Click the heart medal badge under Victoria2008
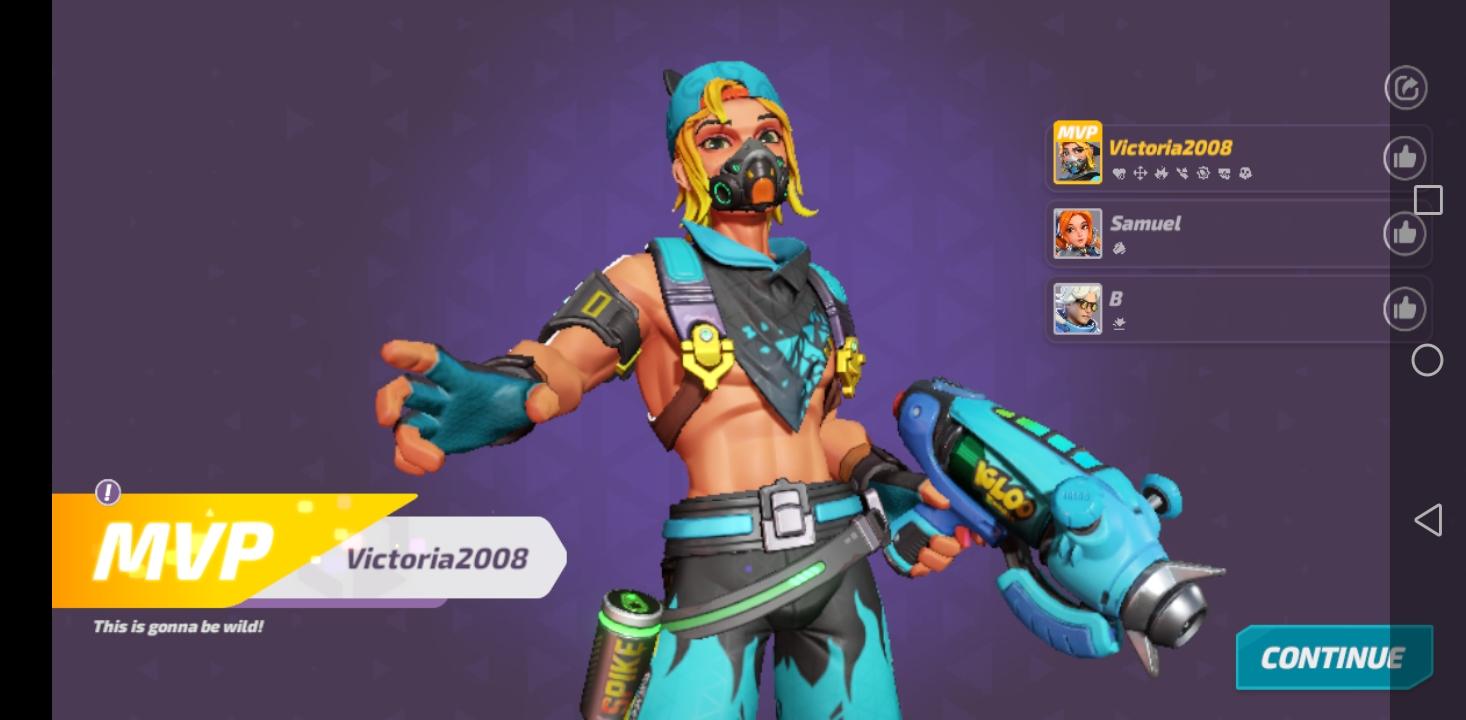The image size is (1466, 720). [x=1119, y=172]
